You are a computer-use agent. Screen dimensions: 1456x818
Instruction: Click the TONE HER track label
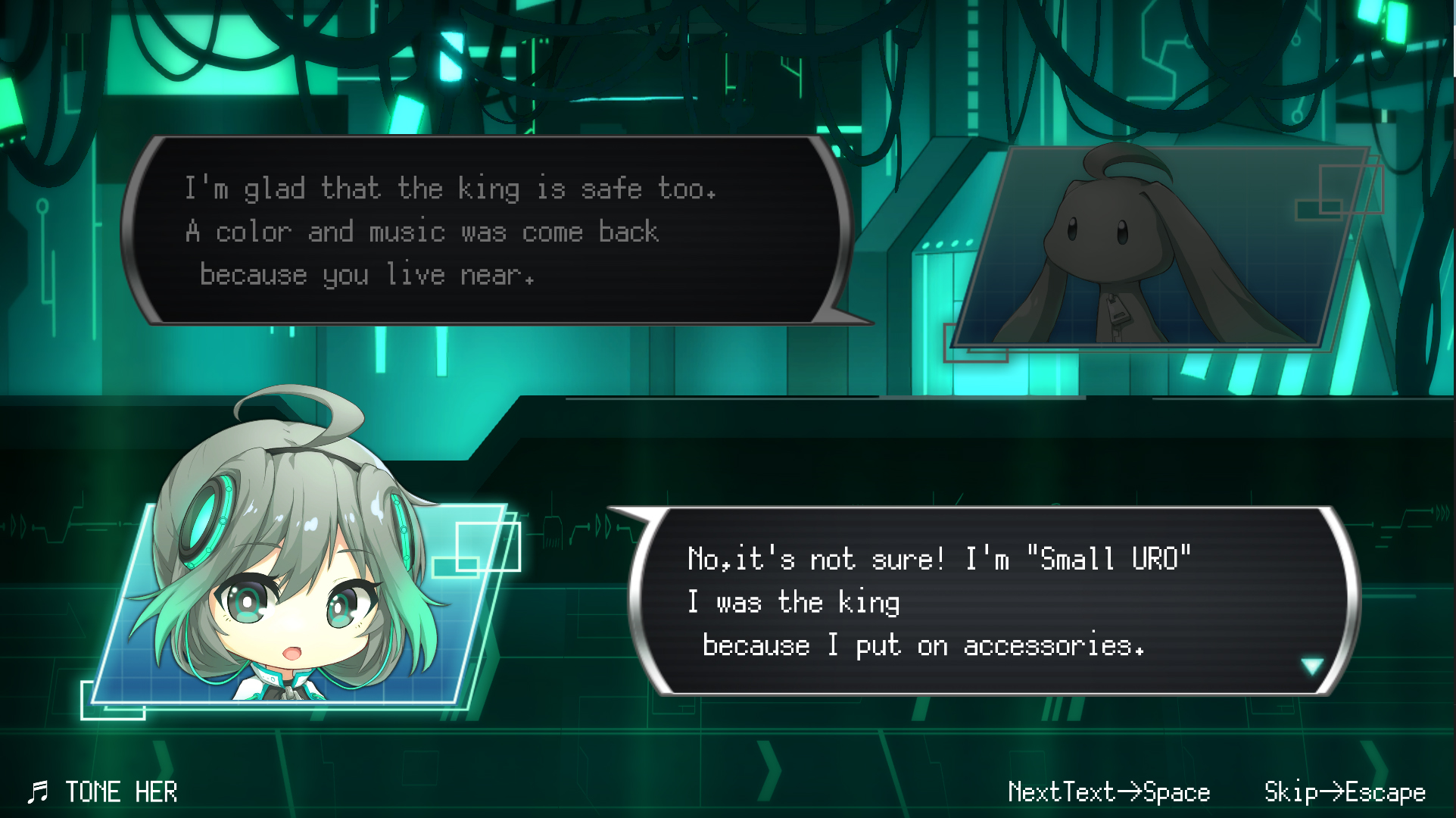(121, 792)
